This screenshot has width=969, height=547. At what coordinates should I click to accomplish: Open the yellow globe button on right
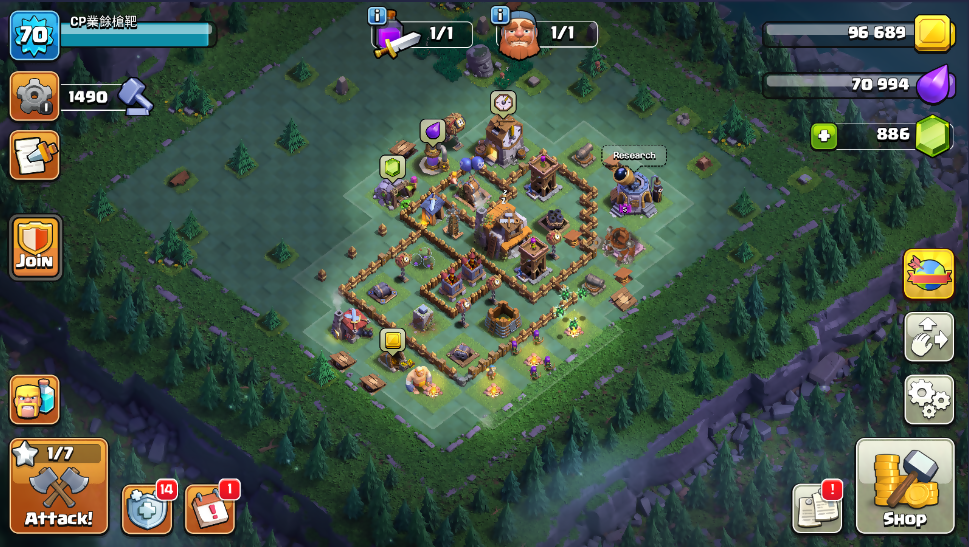coord(928,274)
